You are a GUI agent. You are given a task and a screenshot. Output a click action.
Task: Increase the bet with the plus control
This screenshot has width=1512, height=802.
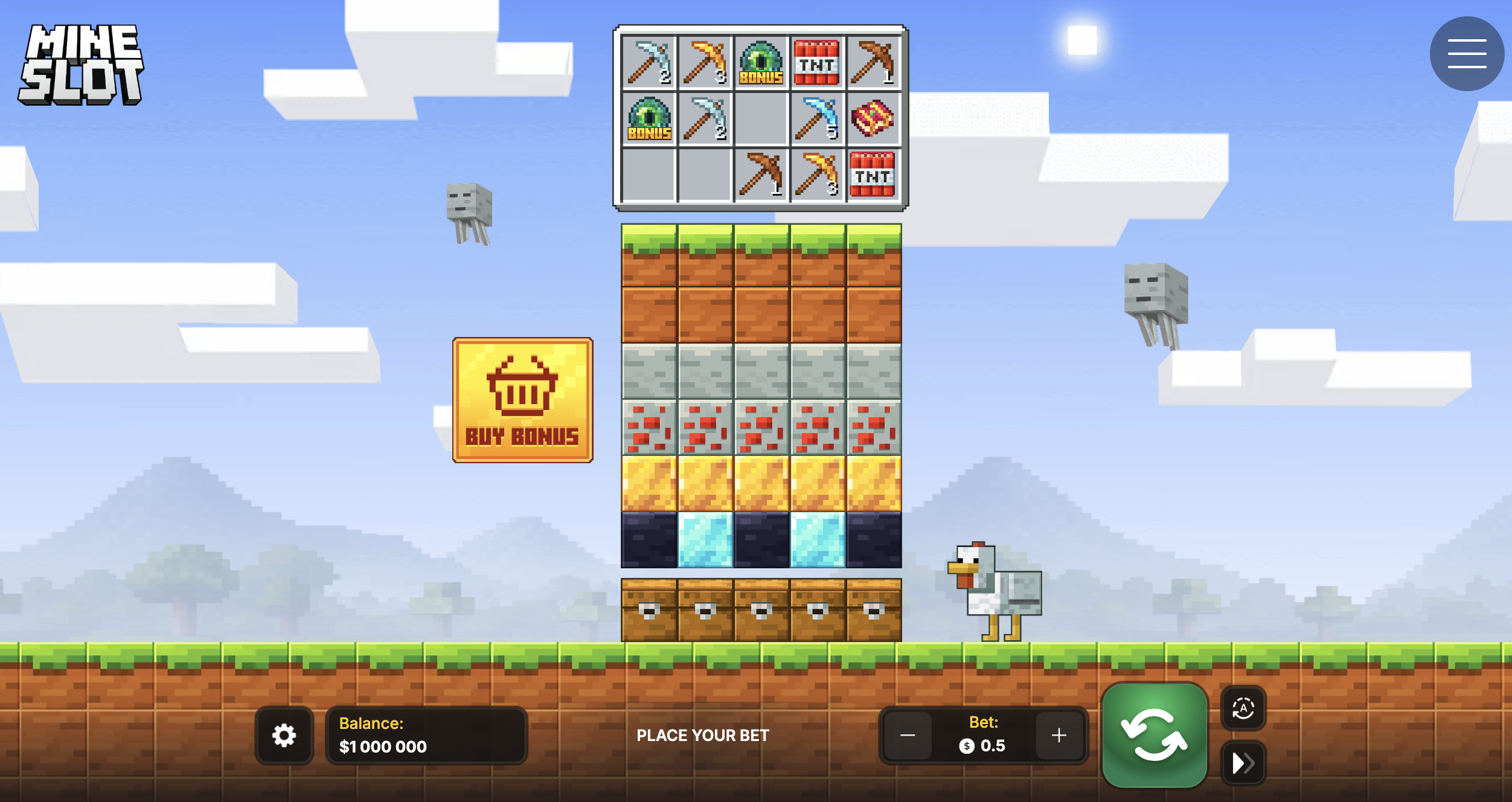(1059, 736)
